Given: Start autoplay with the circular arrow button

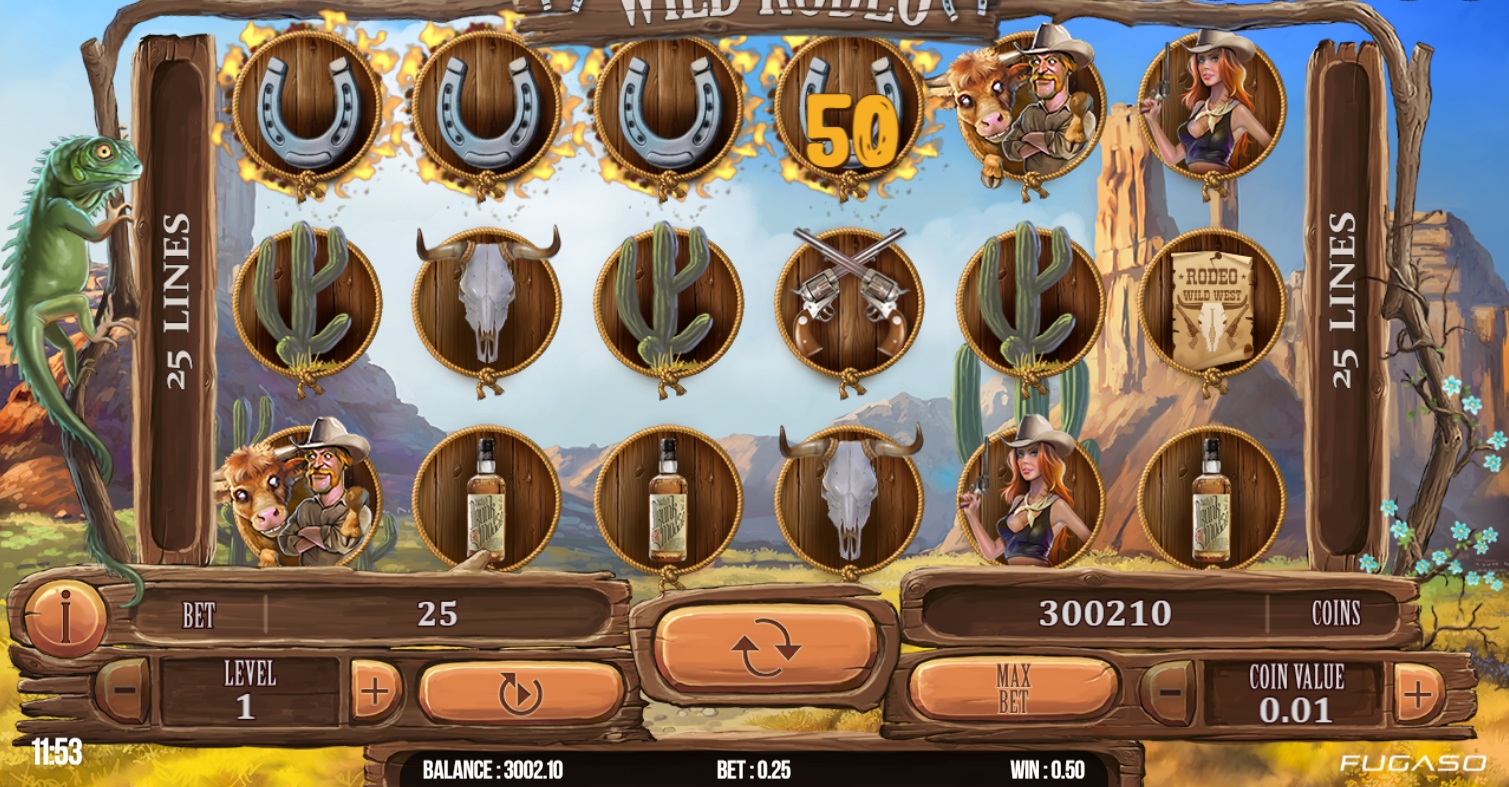Looking at the screenshot, I should click(x=521, y=692).
